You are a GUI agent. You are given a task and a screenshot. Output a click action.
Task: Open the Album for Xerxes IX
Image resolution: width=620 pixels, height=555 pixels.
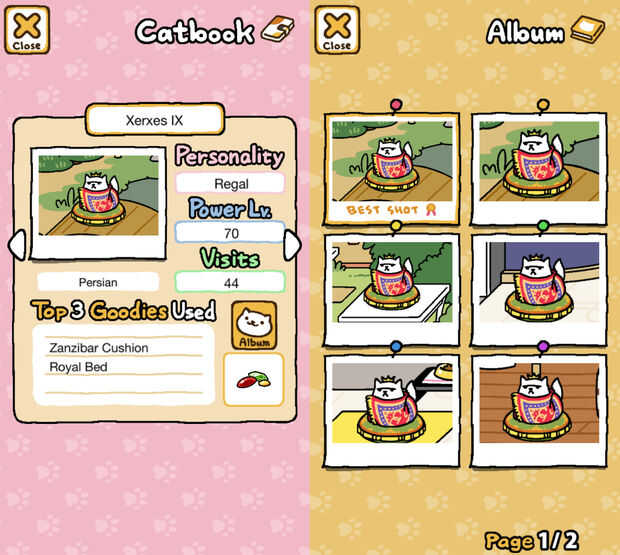(x=254, y=326)
